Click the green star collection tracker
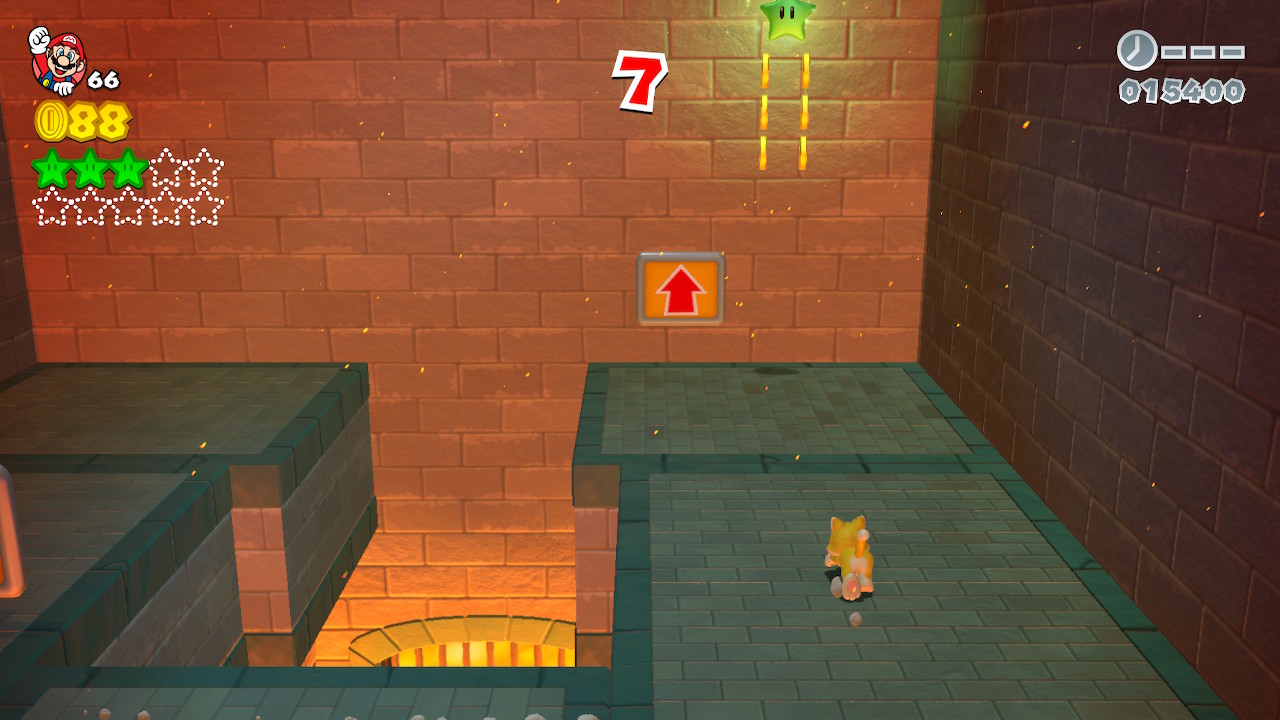Screen dimensions: 1280x720 coord(128,187)
